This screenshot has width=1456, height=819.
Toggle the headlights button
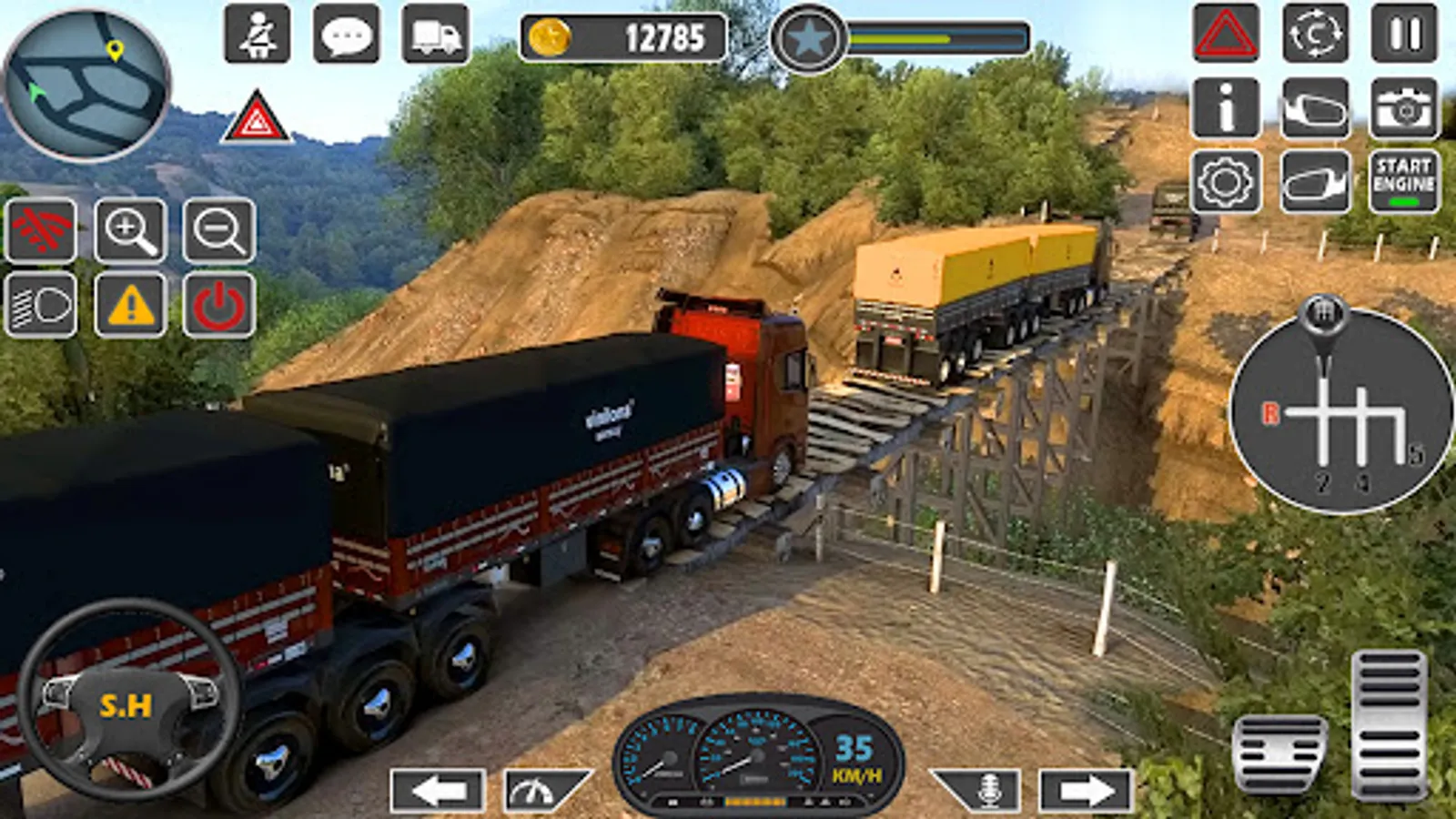tap(41, 306)
